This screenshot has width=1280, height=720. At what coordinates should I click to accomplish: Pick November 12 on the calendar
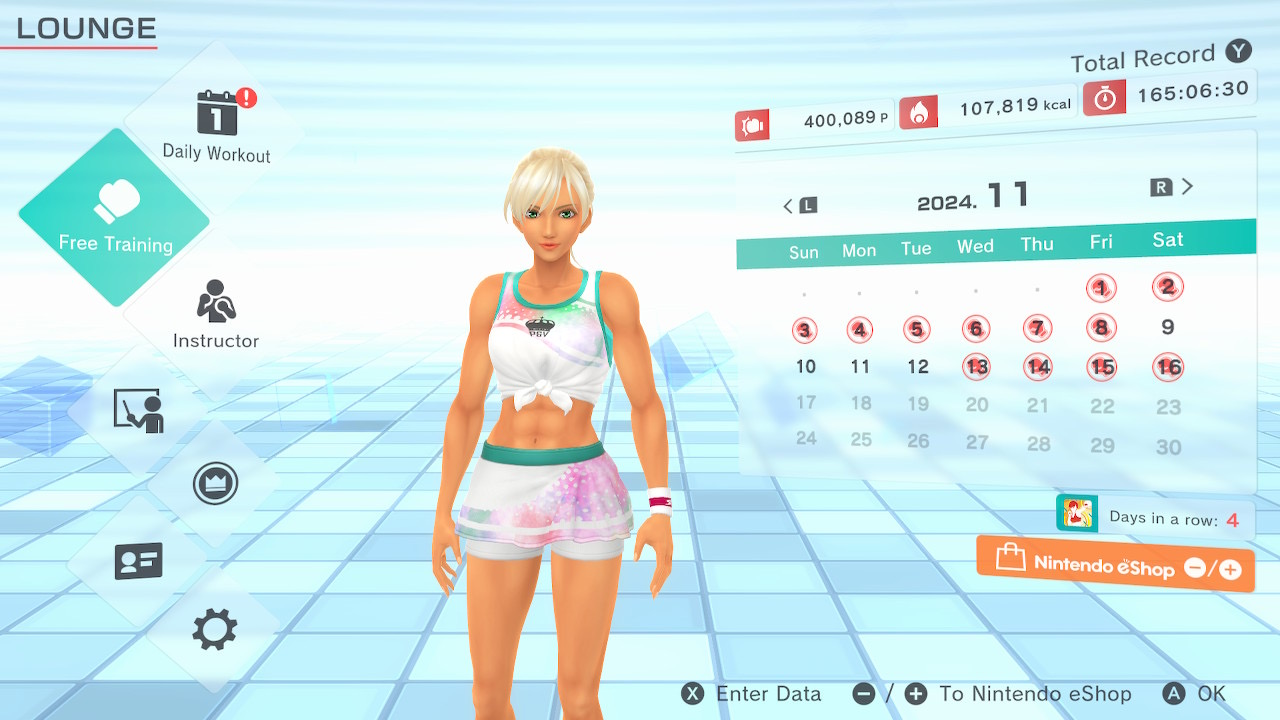[918, 367]
